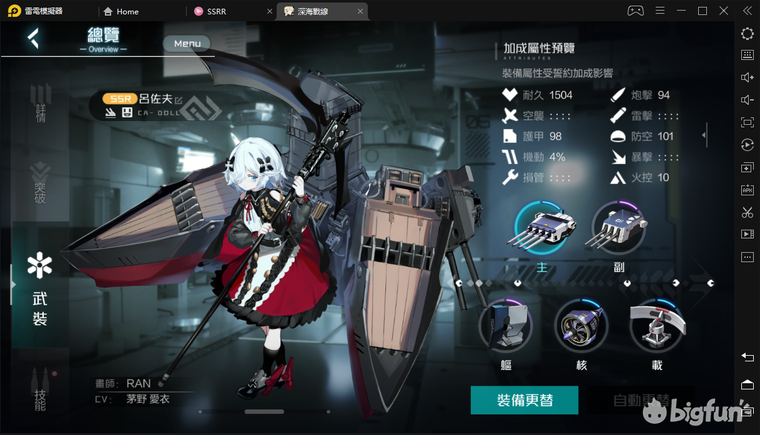Choose the 艦 ship equipment slot
The height and width of the screenshot is (435, 760).
pos(506,330)
